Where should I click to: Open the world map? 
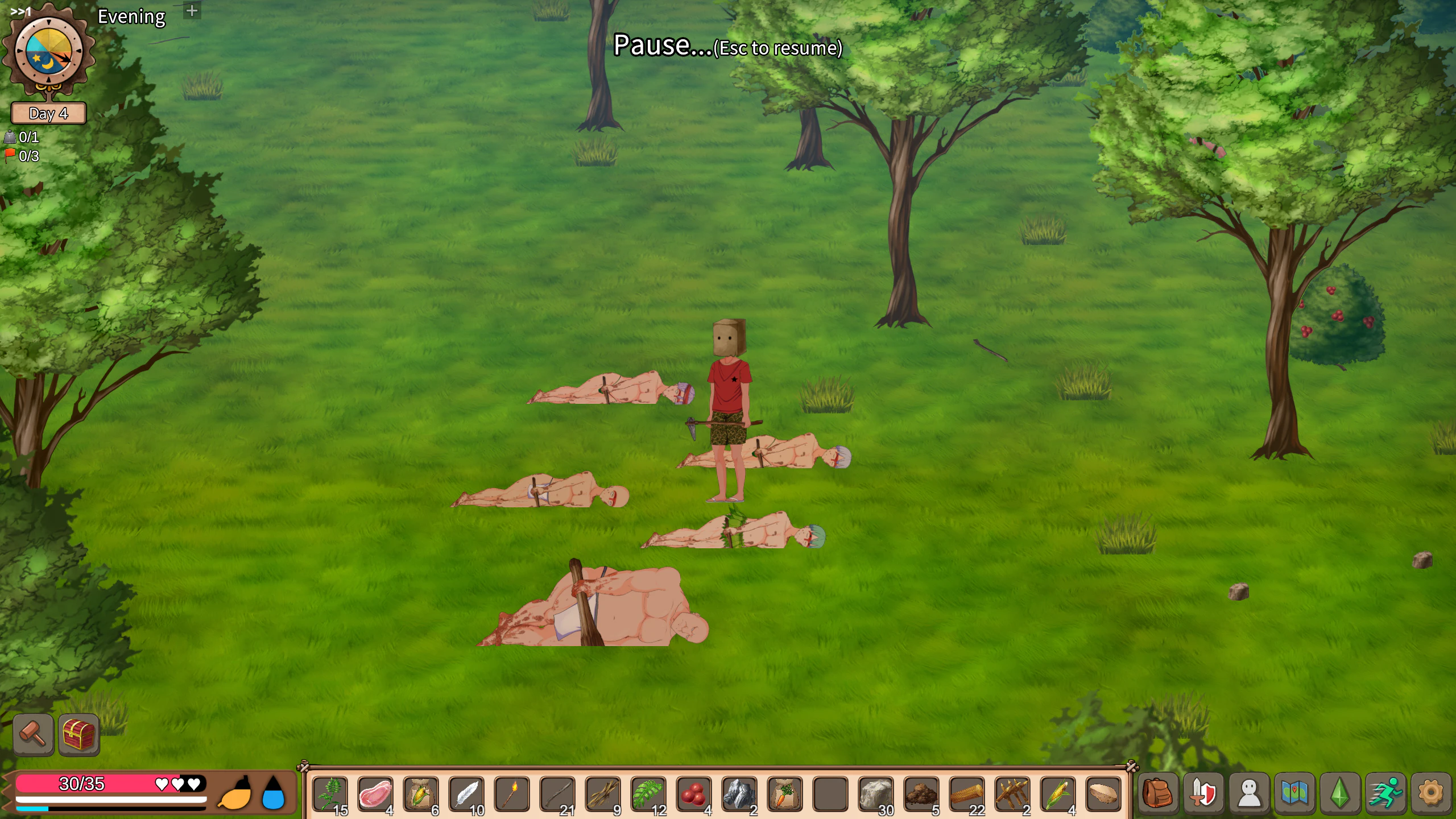point(1294,793)
